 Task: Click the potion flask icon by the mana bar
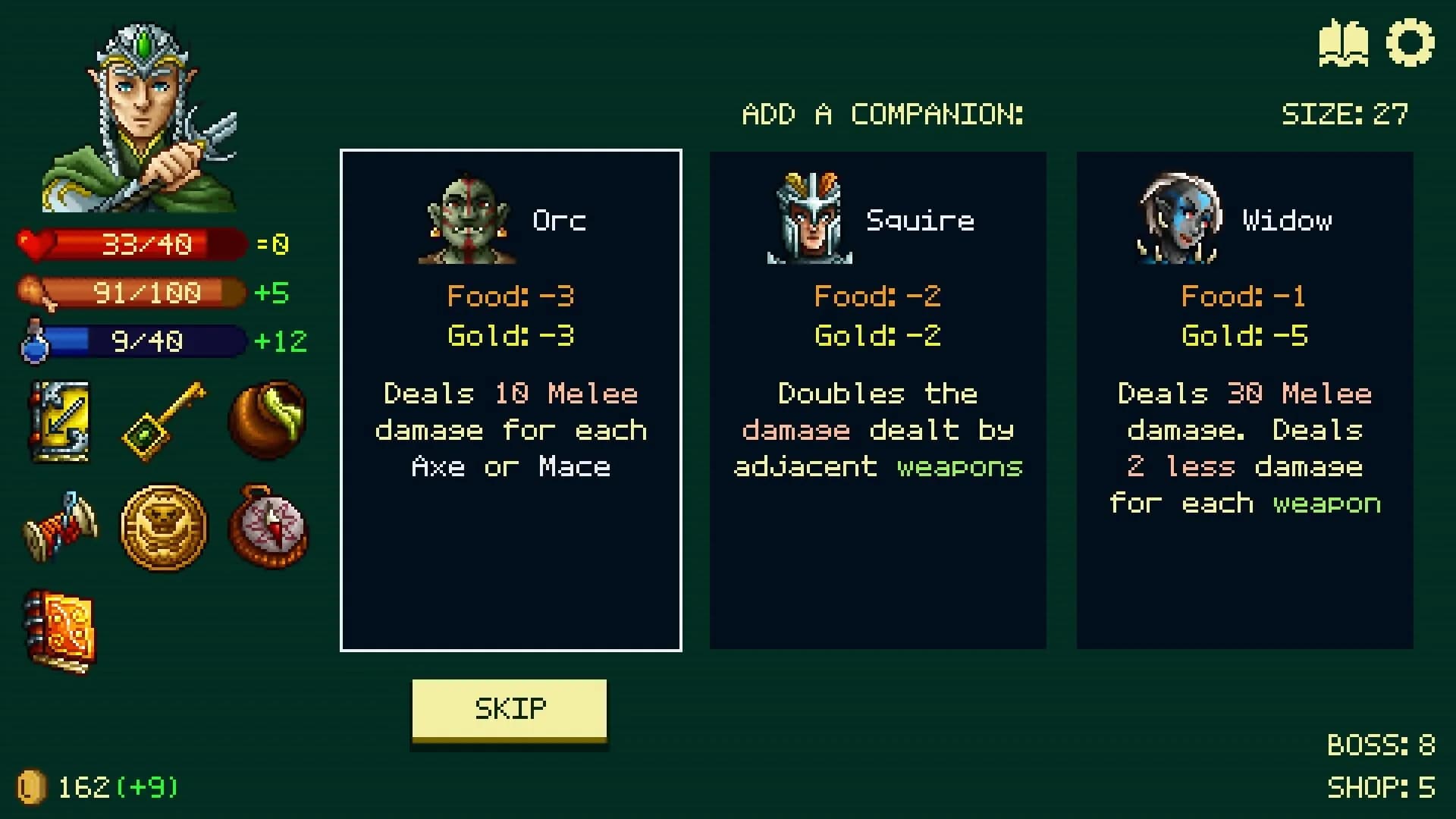[x=33, y=340]
